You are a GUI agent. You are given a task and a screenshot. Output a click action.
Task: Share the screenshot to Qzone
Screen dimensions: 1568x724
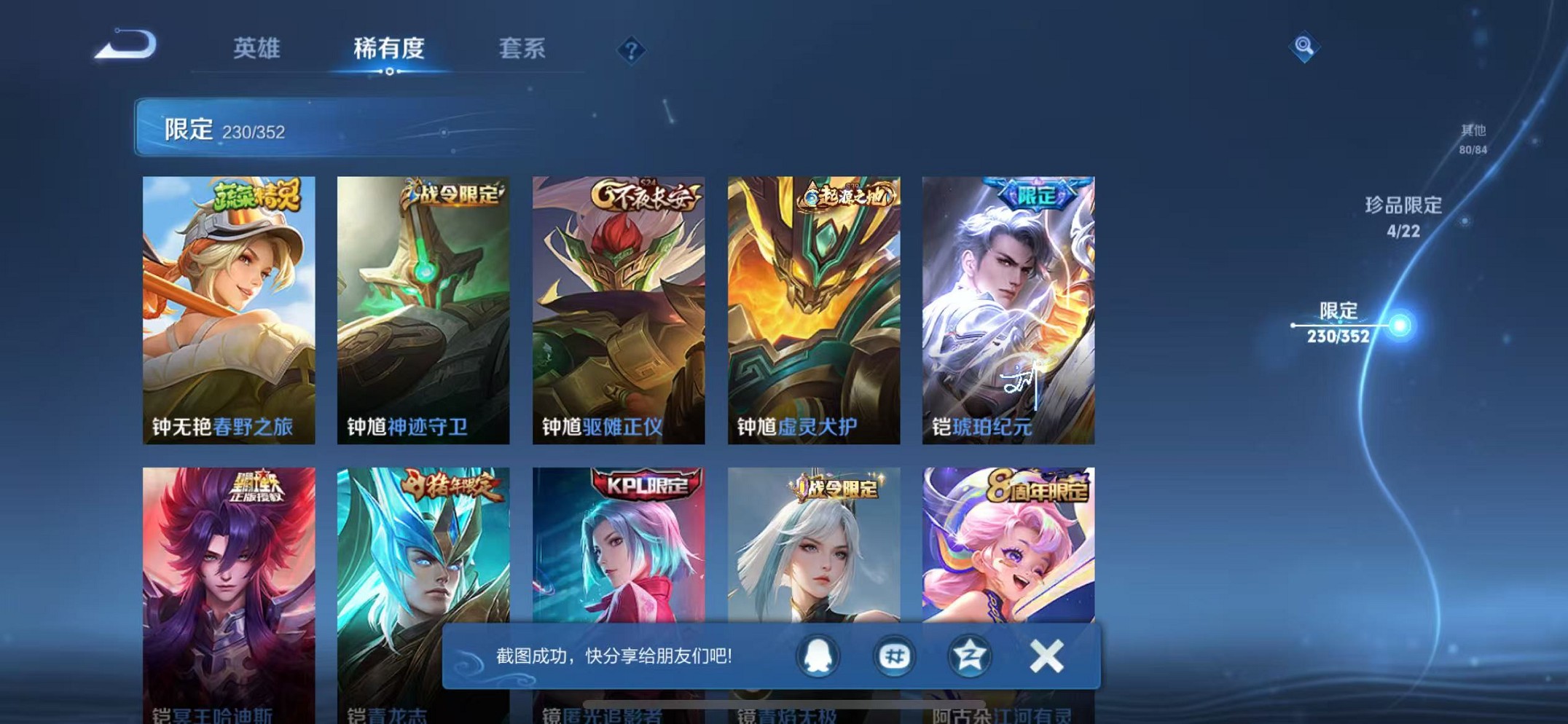coord(971,655)
